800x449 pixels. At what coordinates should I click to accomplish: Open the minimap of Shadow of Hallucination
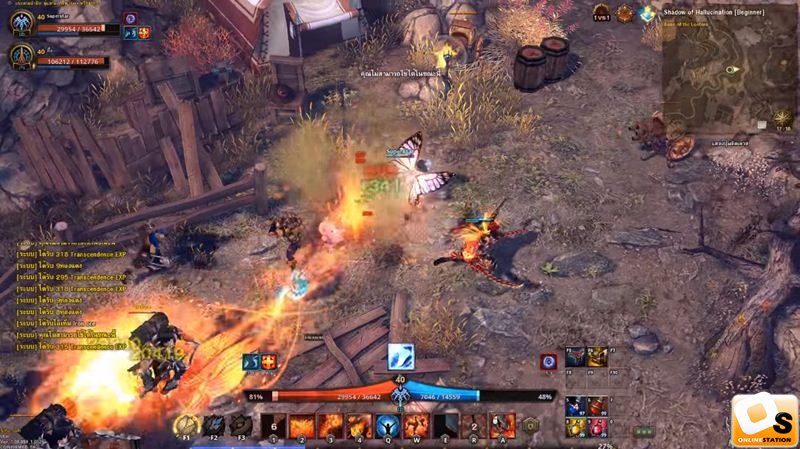[728, 77]
